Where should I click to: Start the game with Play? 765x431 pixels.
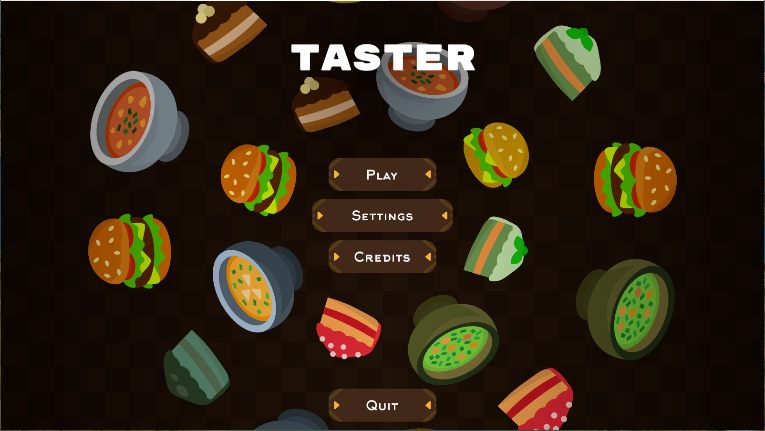pos(382,175)
